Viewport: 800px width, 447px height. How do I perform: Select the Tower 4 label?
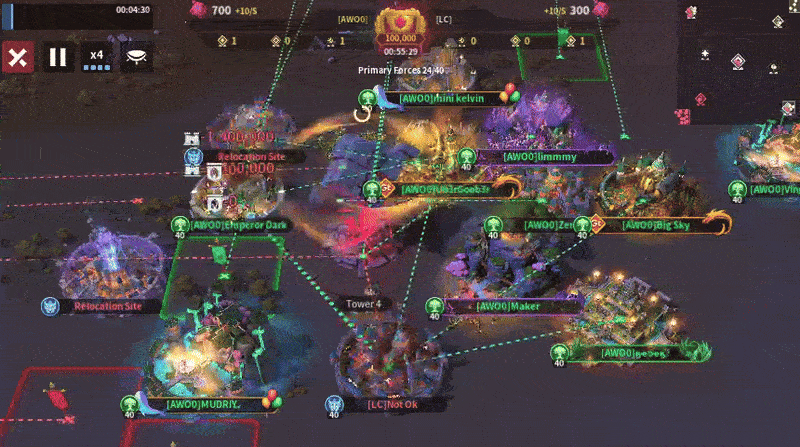(x=364, y=303)
